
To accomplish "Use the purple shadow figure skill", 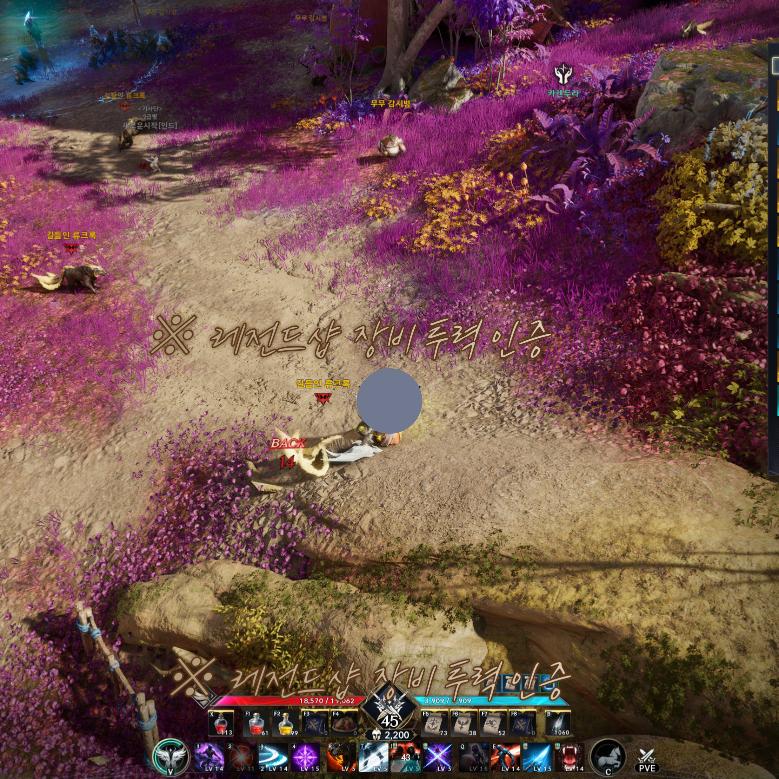I will click(x=209, y=756).
